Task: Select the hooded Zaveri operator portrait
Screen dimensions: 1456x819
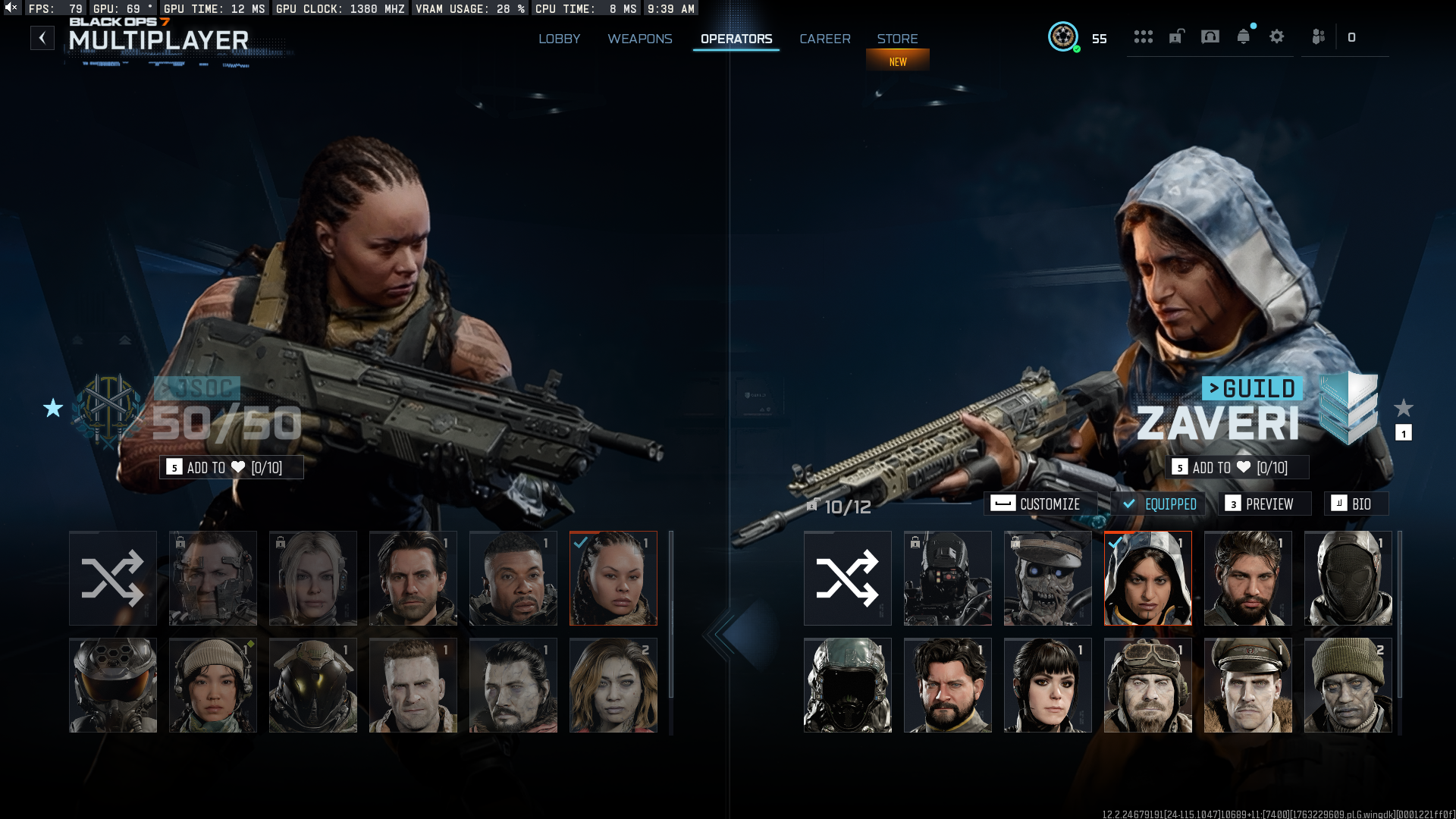Action: [1147, 579]
